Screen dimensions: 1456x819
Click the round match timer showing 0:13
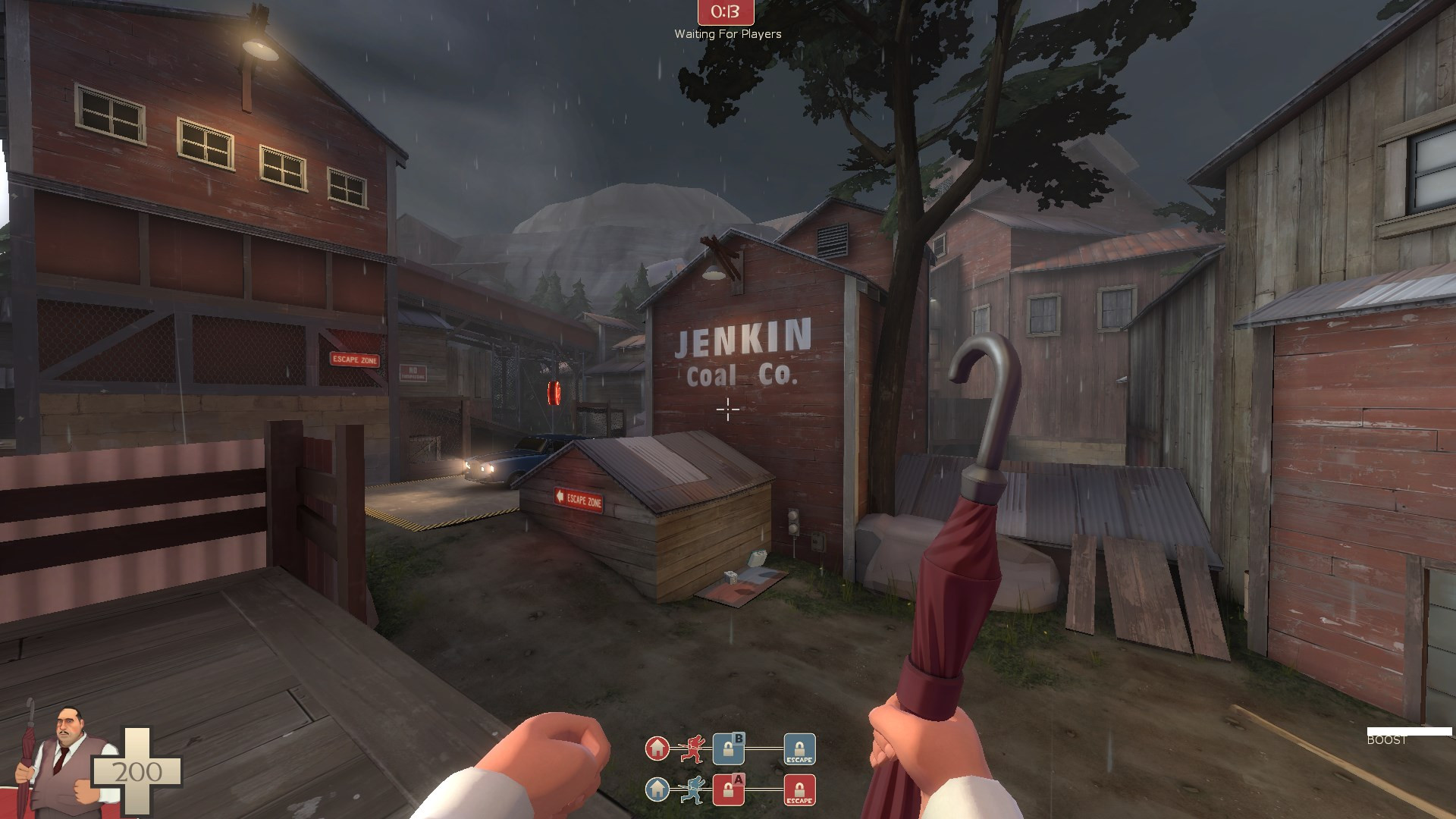point(726,13)
